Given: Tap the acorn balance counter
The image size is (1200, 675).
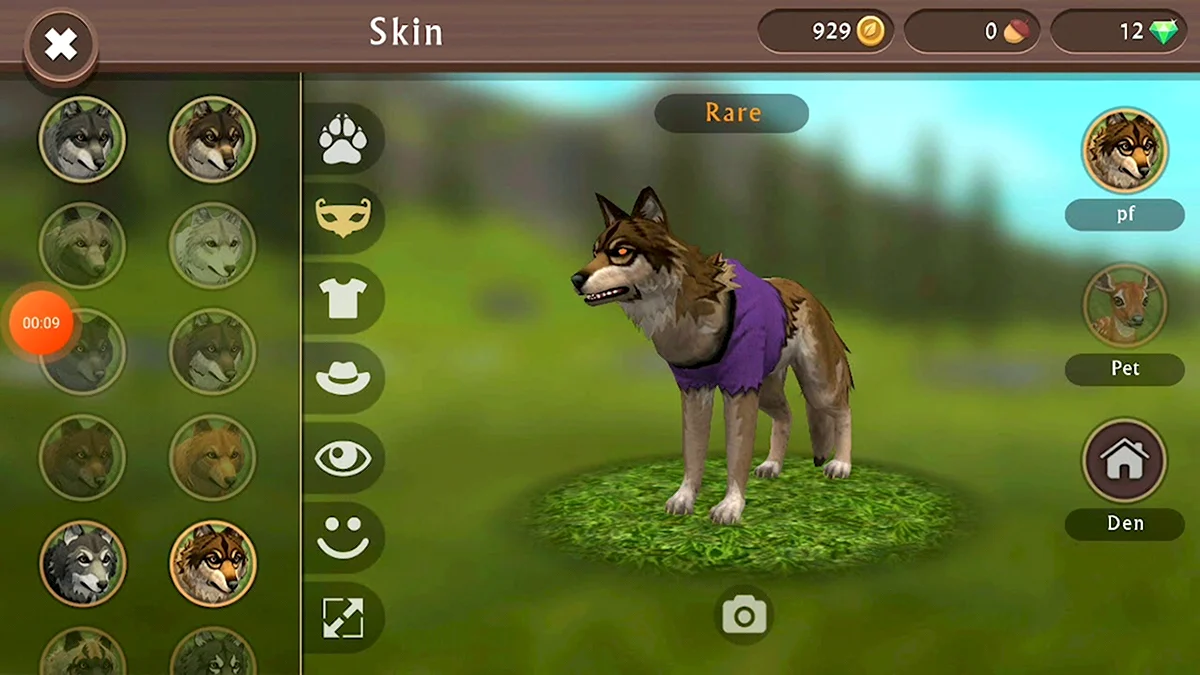Looking at the screenshot, I should (x=972, y=32).
